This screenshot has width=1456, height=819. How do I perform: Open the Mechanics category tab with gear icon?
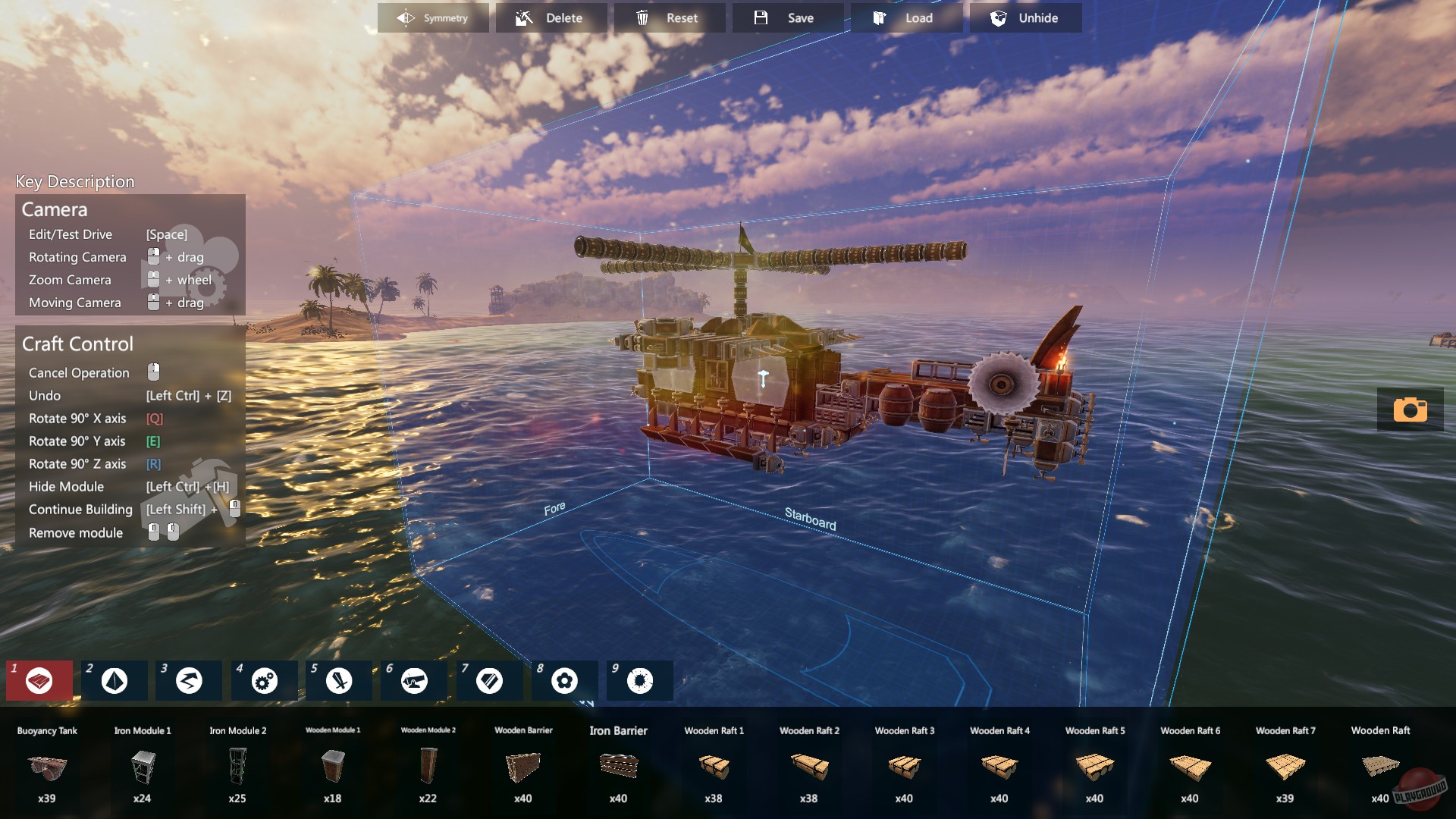[x=263, y=680]
